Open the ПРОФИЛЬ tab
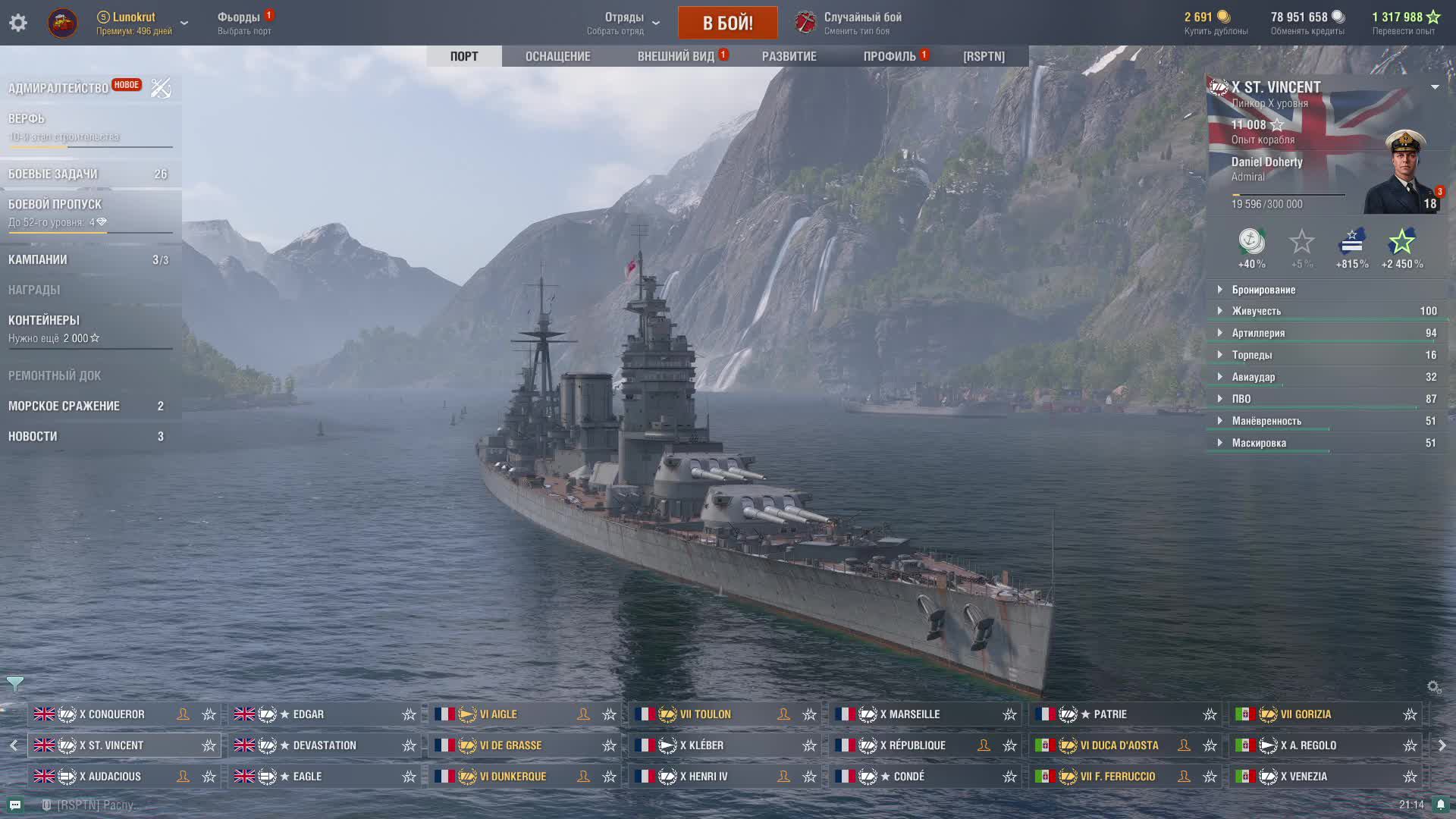Screen dimensions: 1456x819 click(x=890, y=56)
